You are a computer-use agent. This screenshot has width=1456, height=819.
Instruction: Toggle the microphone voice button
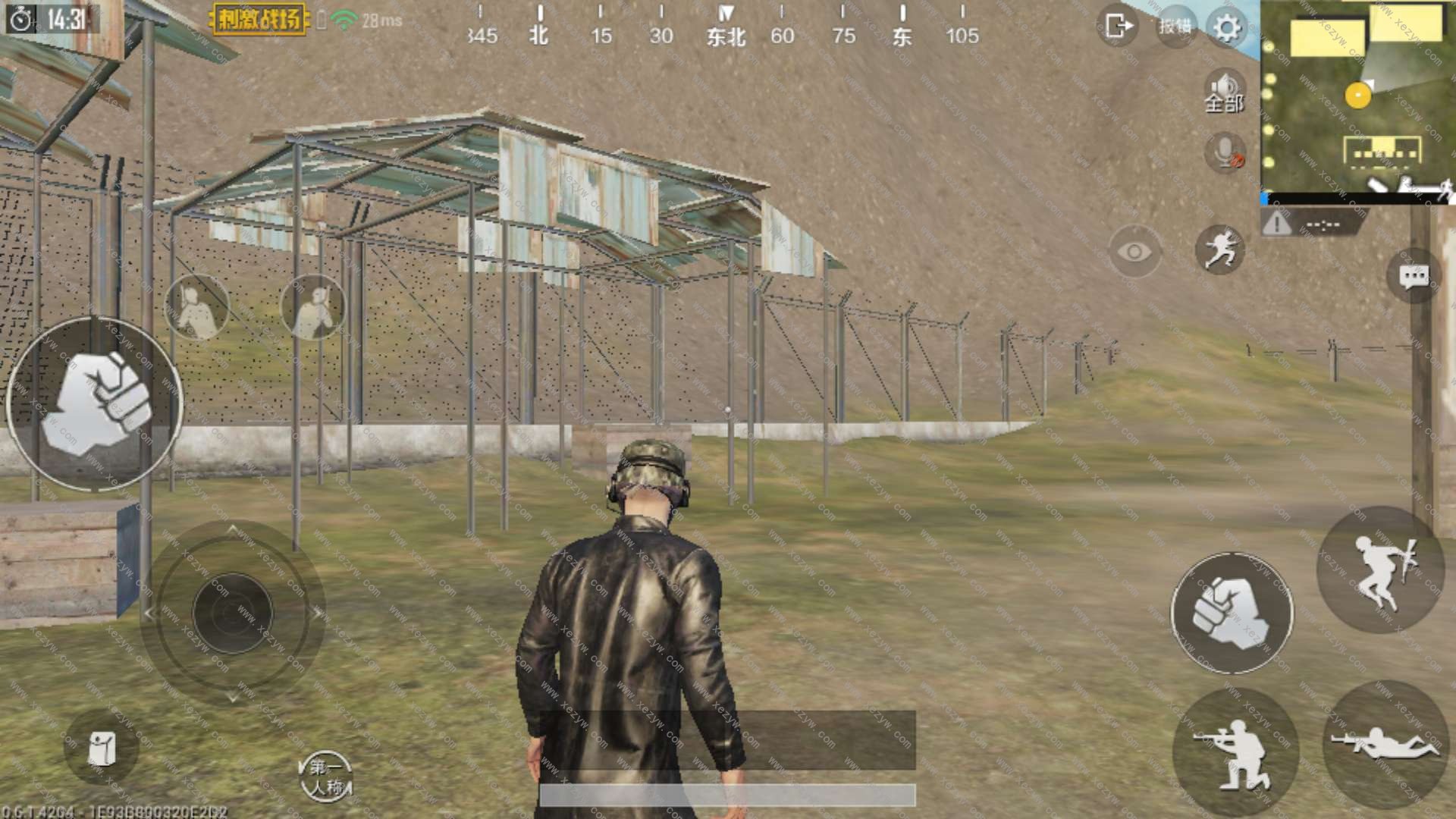(1225, 152)
